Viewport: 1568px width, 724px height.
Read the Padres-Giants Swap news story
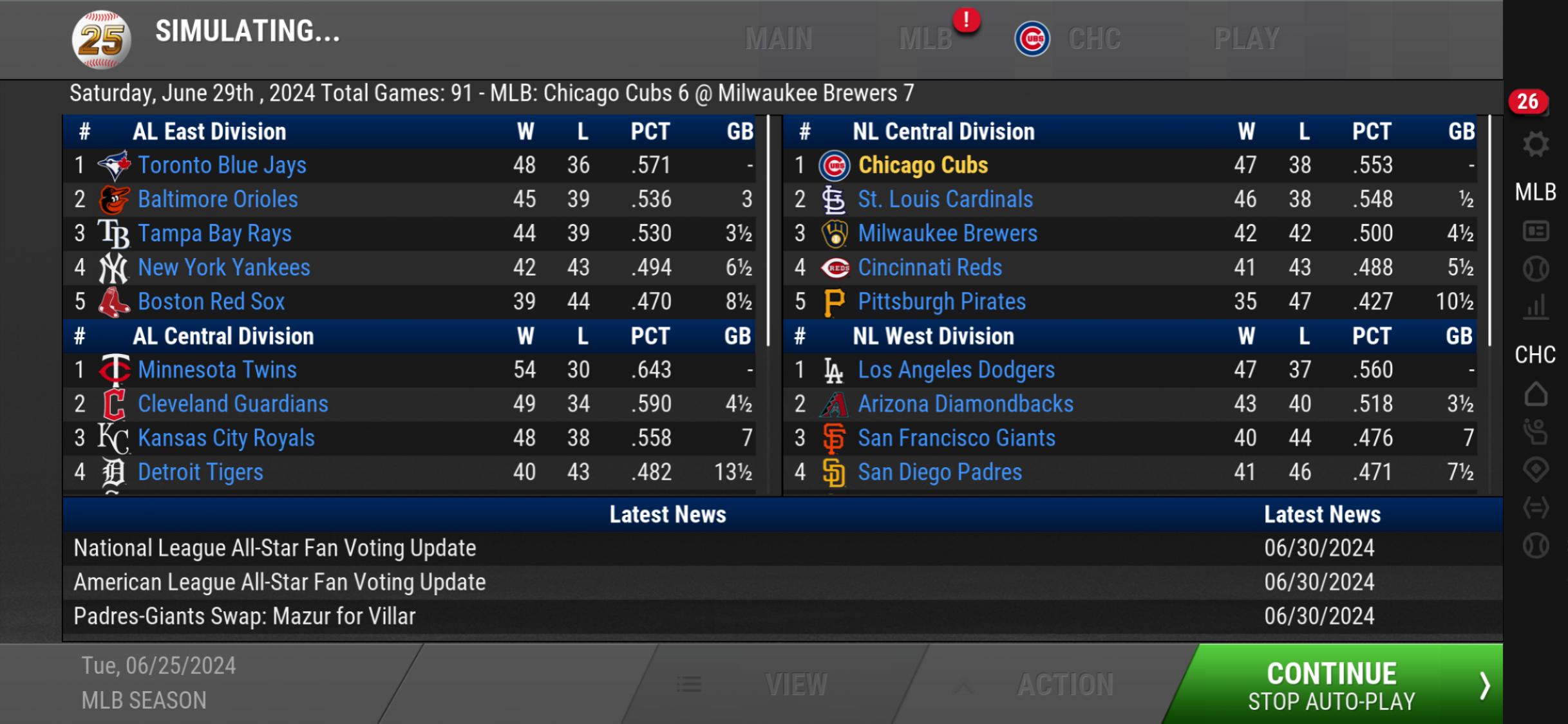tap(245, 617)
